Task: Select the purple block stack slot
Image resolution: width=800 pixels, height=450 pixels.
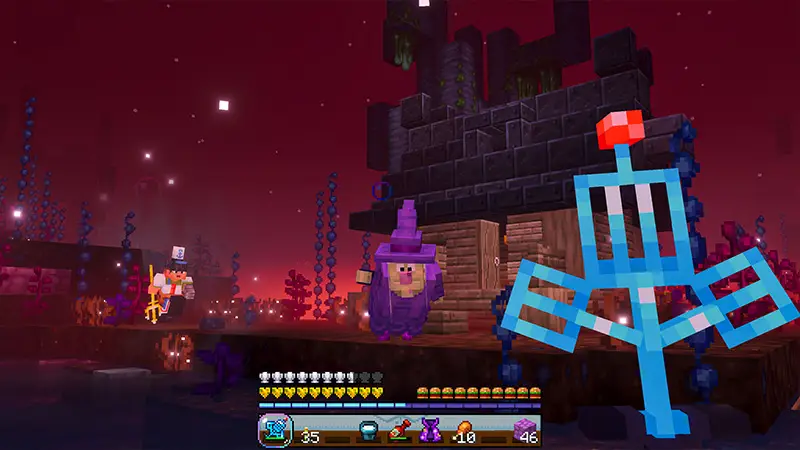Action: [x=524, y=431]
